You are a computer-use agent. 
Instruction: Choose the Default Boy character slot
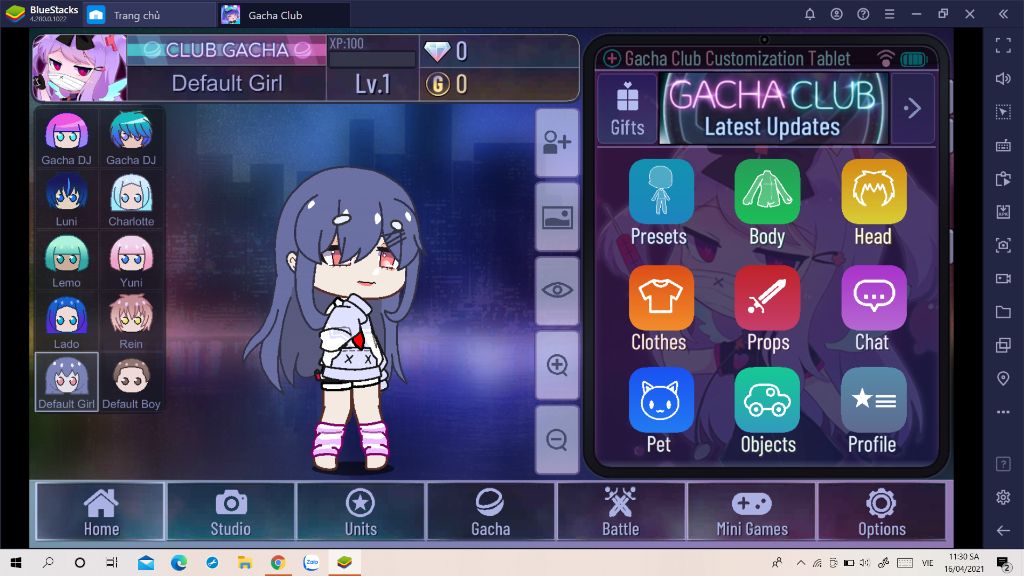click(x=131, y=382)
